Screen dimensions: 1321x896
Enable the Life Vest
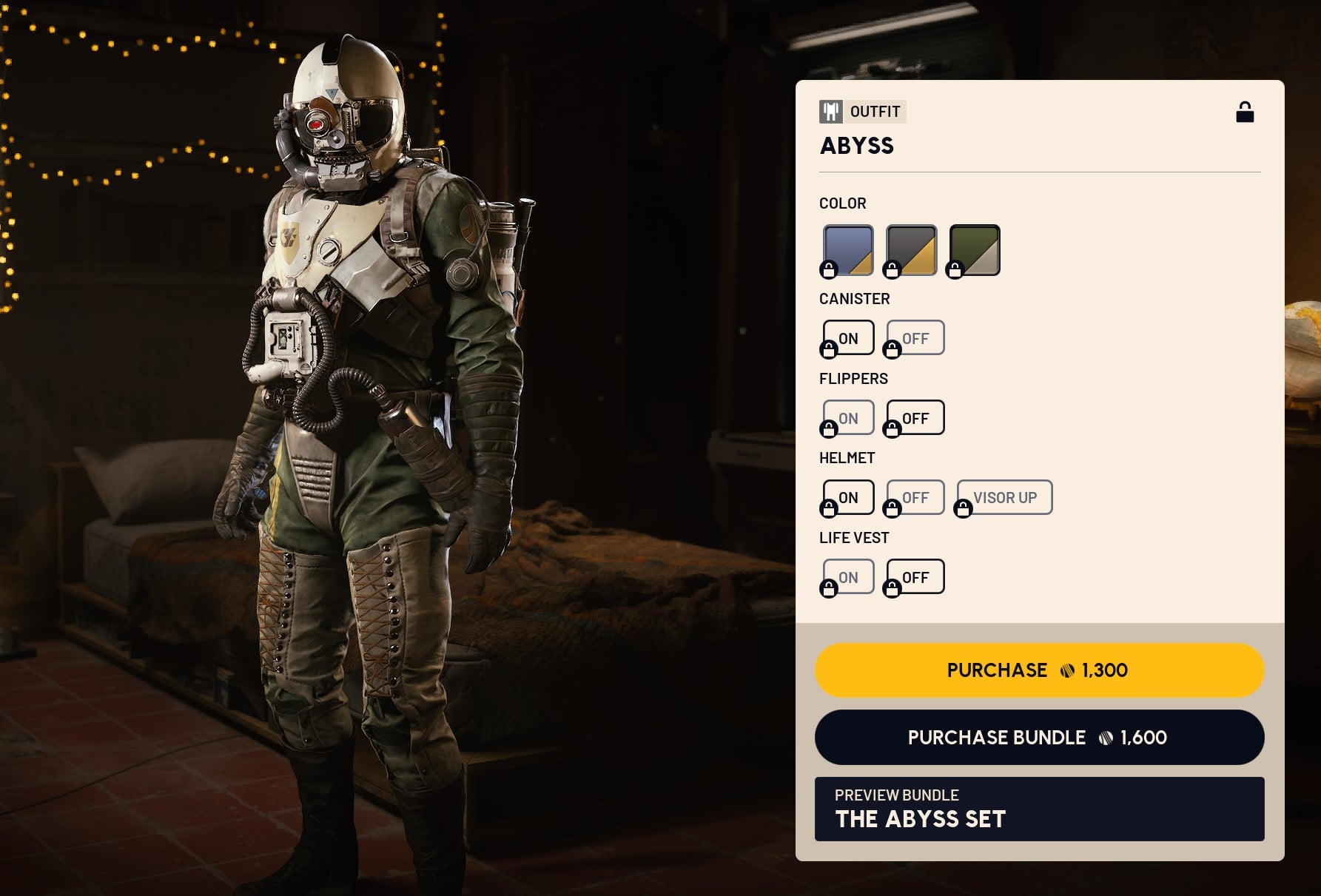[847, 576]
